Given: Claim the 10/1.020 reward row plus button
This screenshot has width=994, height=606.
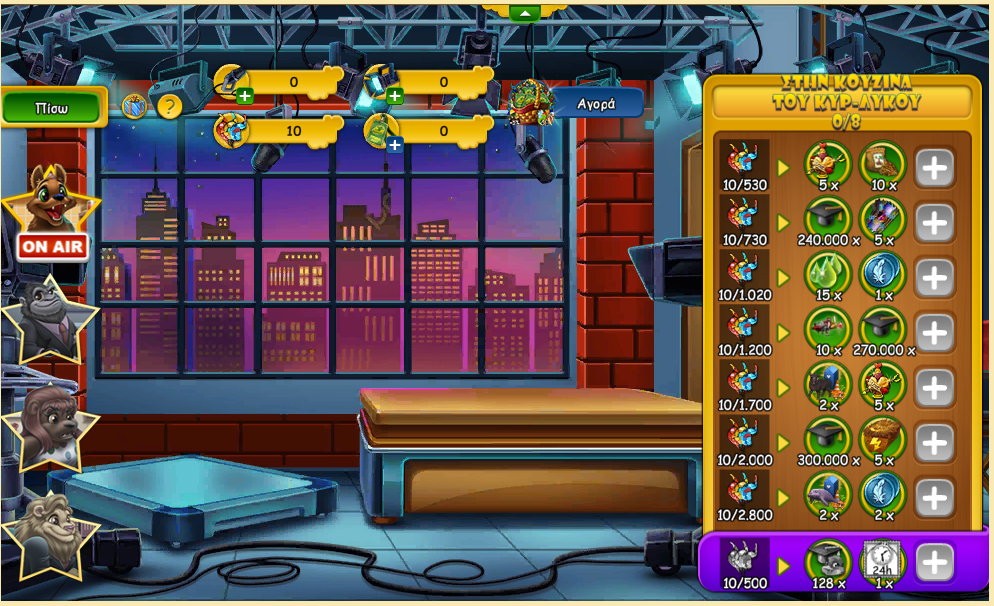Looking at the screenshot, I should (x=934, y=278).
